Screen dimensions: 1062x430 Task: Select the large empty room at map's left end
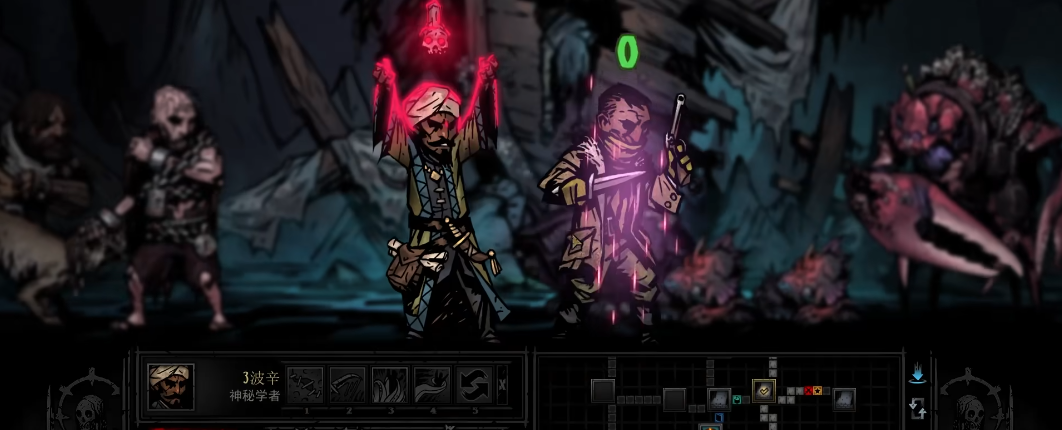pyautogui.click(x=603, y=390)
